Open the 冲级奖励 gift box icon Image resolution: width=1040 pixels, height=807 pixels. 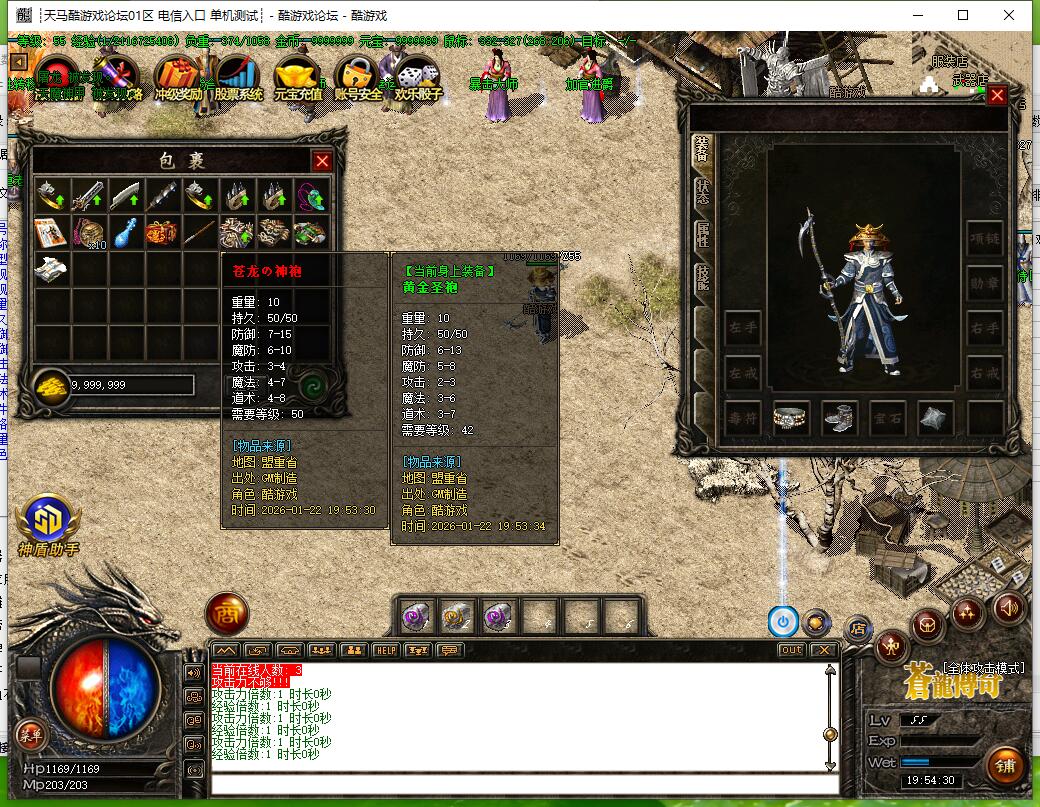pyautogui.click(x=178, y=78)
